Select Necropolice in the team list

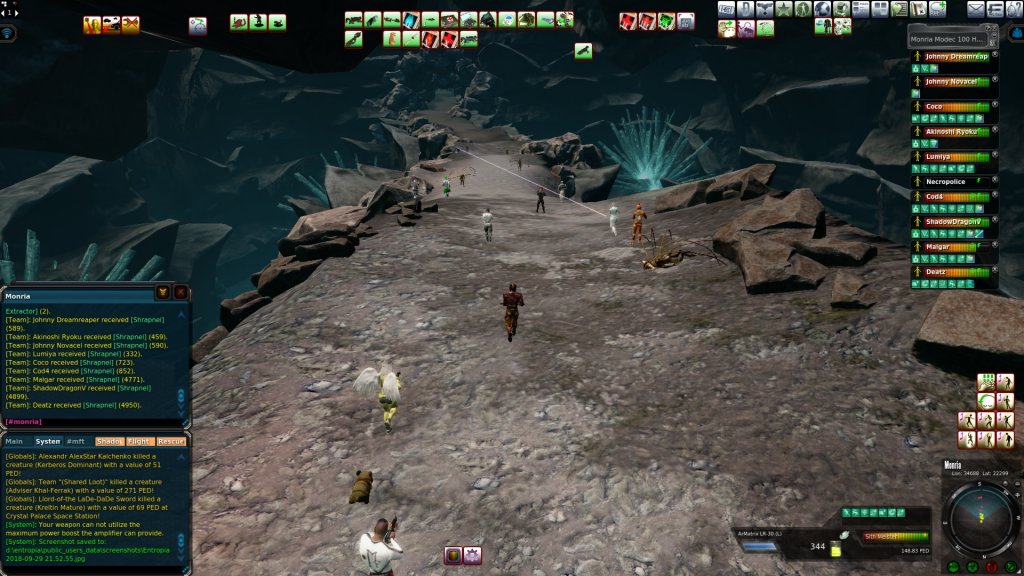point(945,182)
